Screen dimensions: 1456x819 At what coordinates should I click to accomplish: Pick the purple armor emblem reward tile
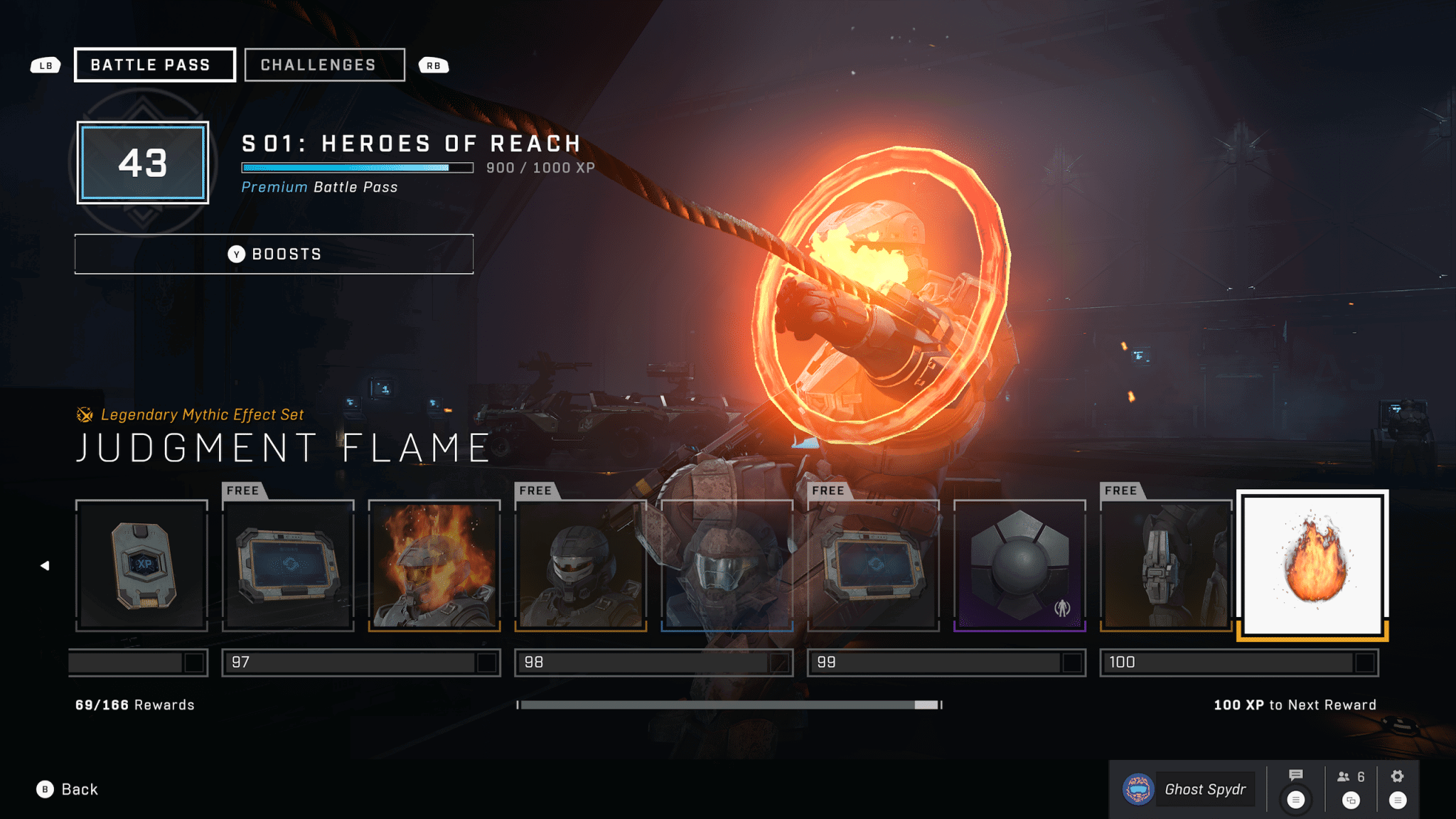tap(1019, 565)
